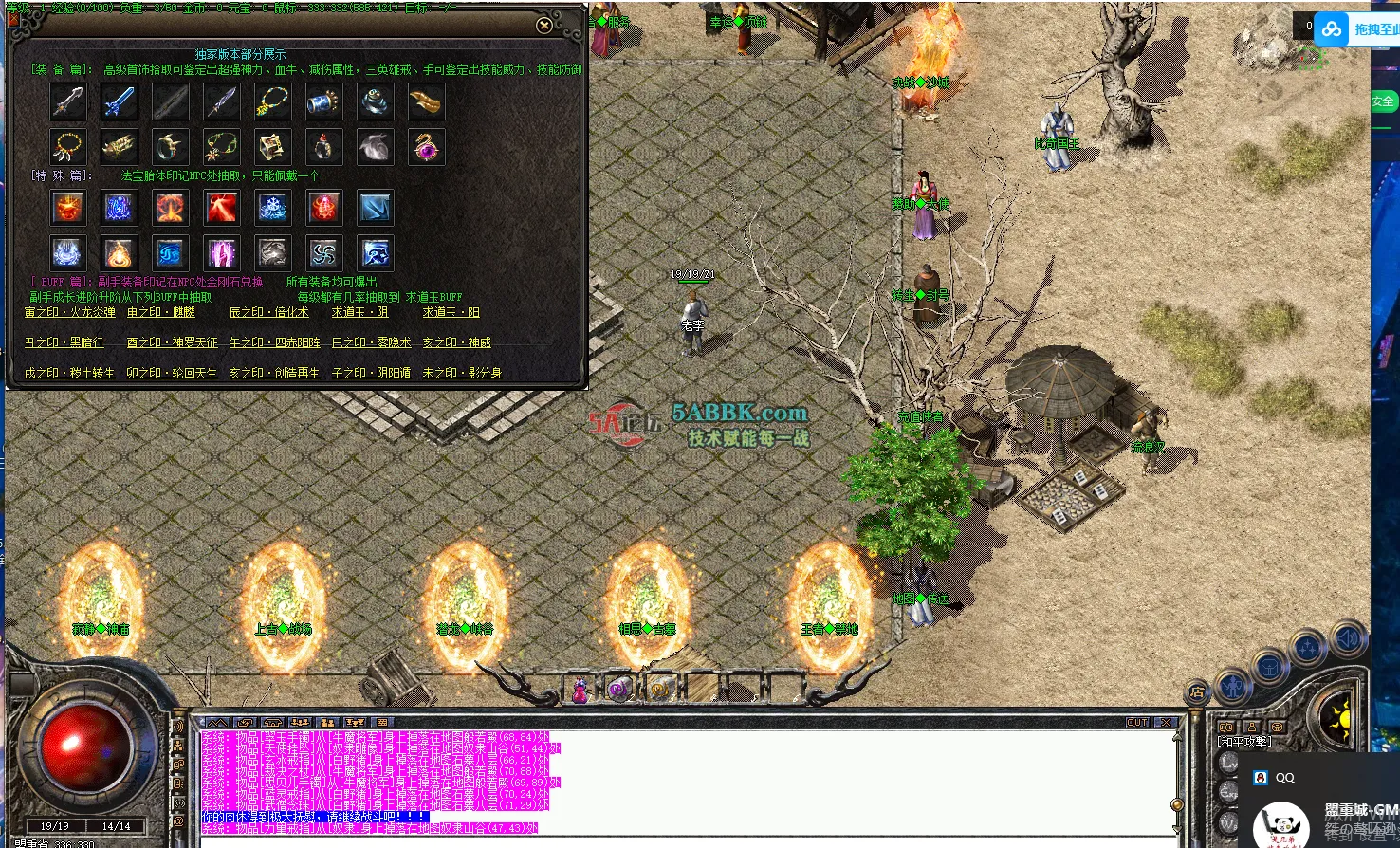Mute game sound with the speaker button

pyautogui.click(x=1347, y=638)
